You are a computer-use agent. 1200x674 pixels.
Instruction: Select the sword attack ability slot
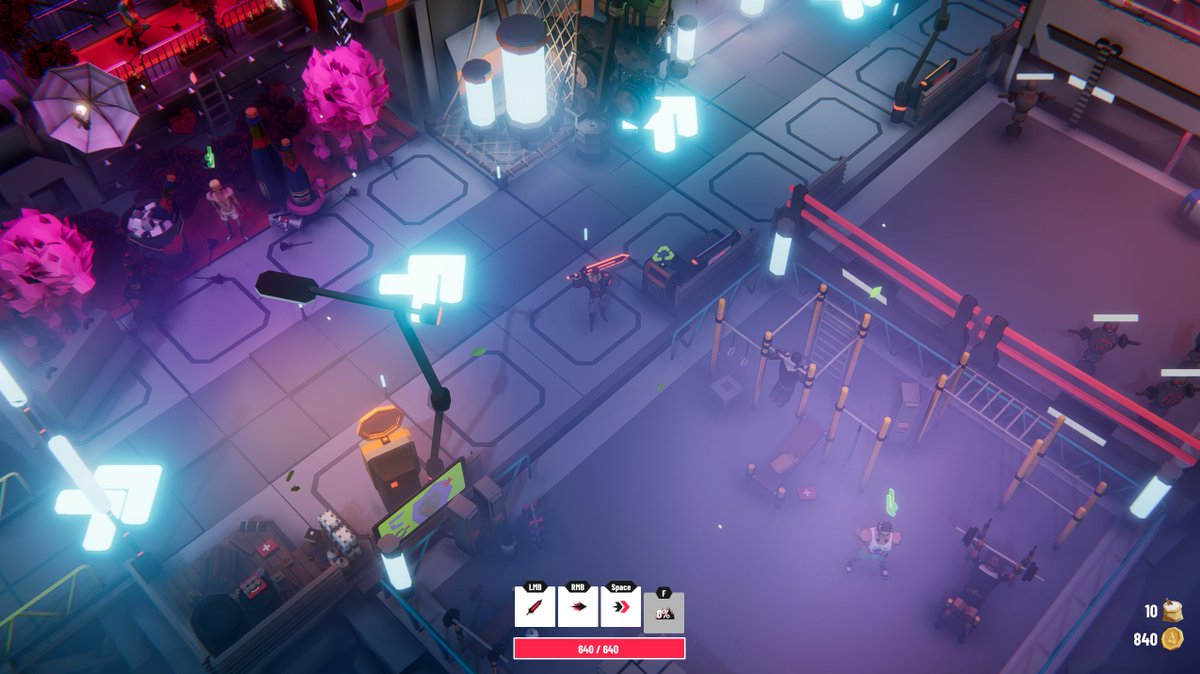pos(534,607)
